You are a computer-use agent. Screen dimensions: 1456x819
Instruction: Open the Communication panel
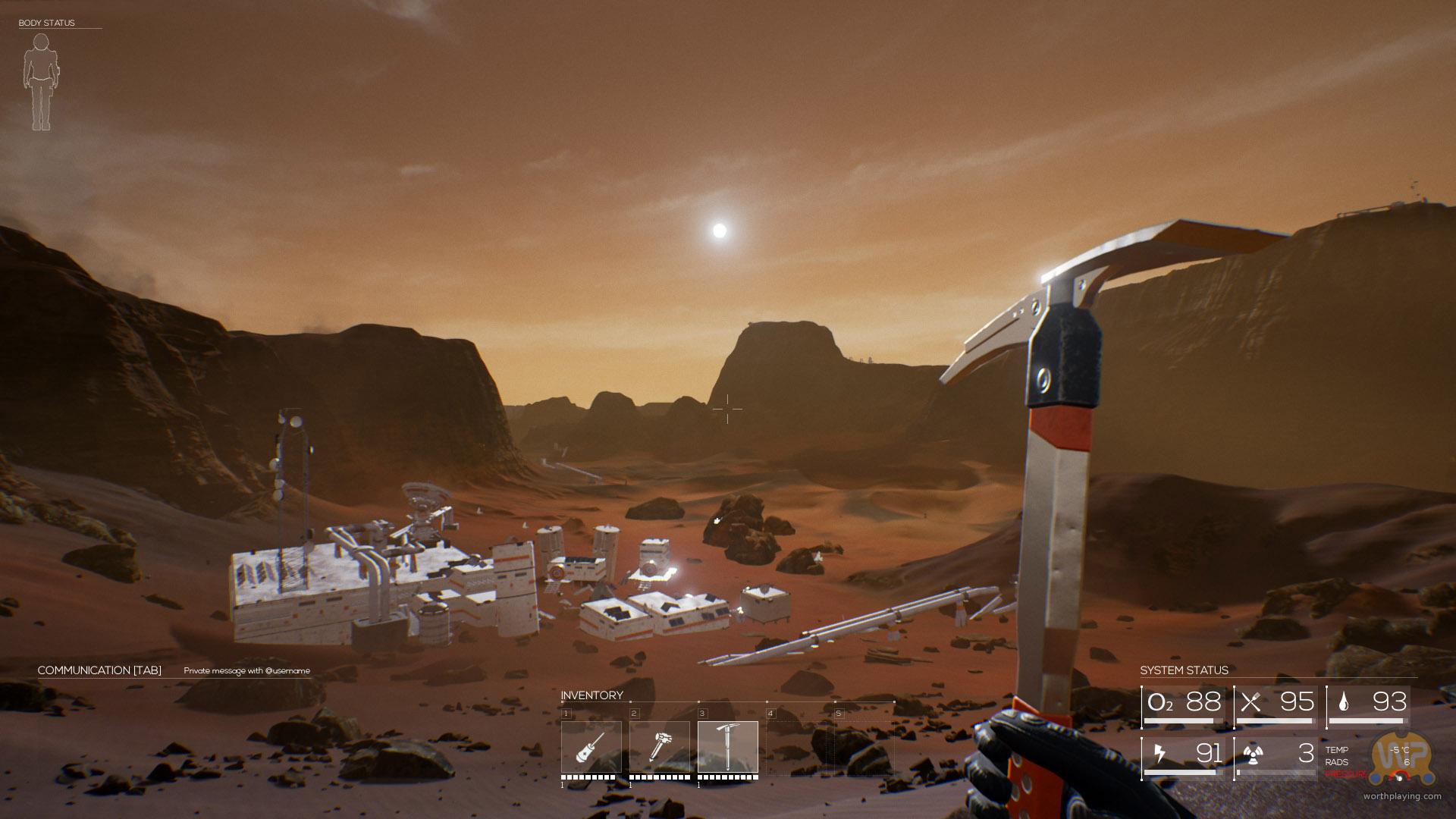tap(99, 670)
